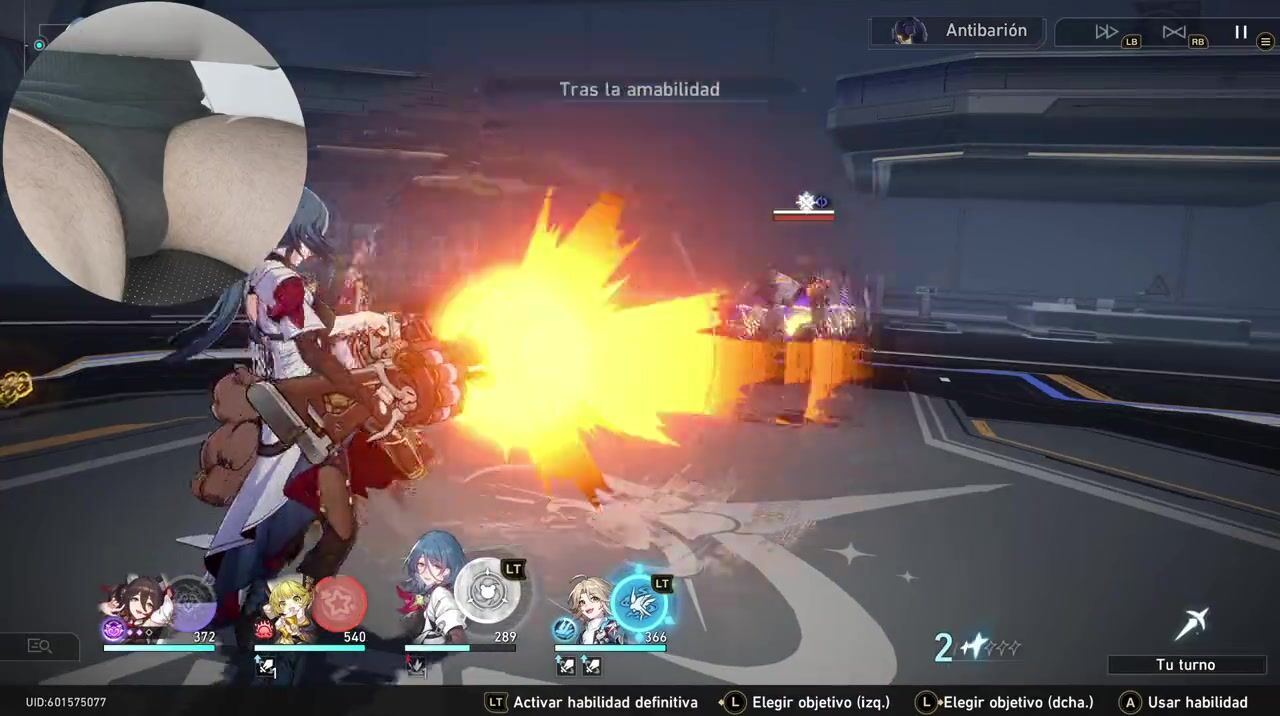Activate the white bear ultimate ability
1280x716 pixels.
(487, 590)
